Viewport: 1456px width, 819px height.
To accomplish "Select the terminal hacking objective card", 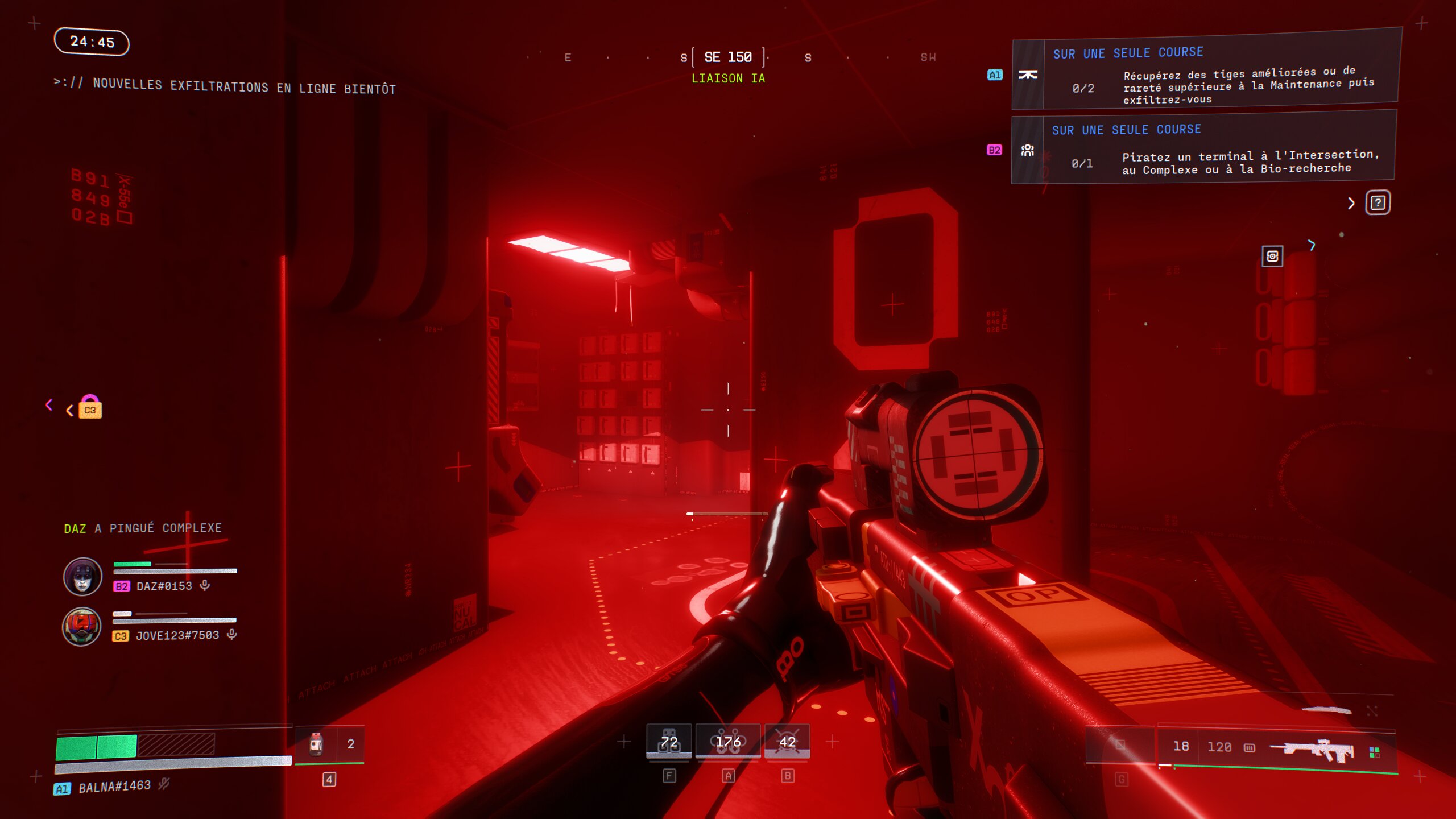I will click(1202, 148).
